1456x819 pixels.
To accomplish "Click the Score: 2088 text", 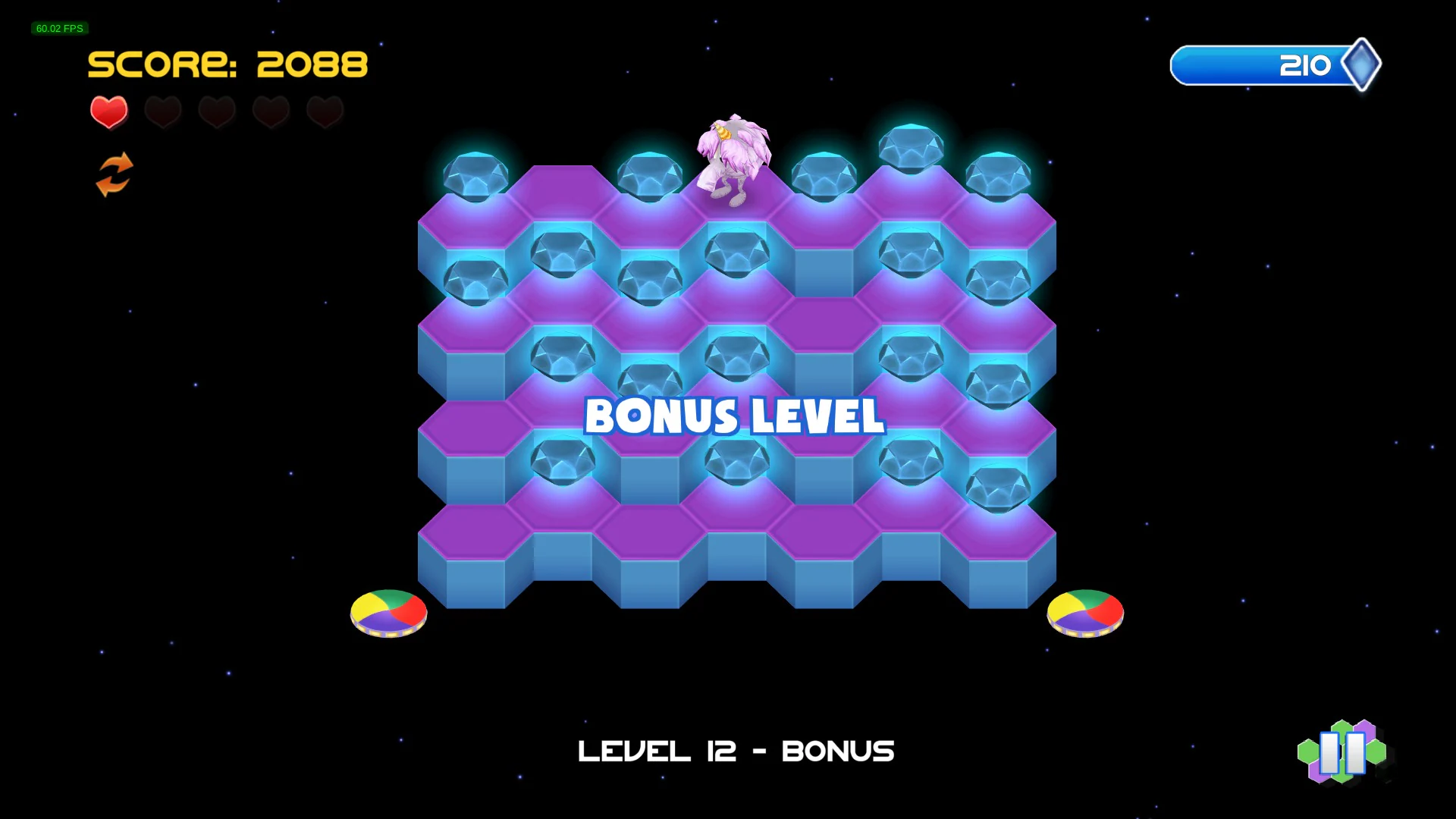I will pyautogui.click(x=227, y=64).
